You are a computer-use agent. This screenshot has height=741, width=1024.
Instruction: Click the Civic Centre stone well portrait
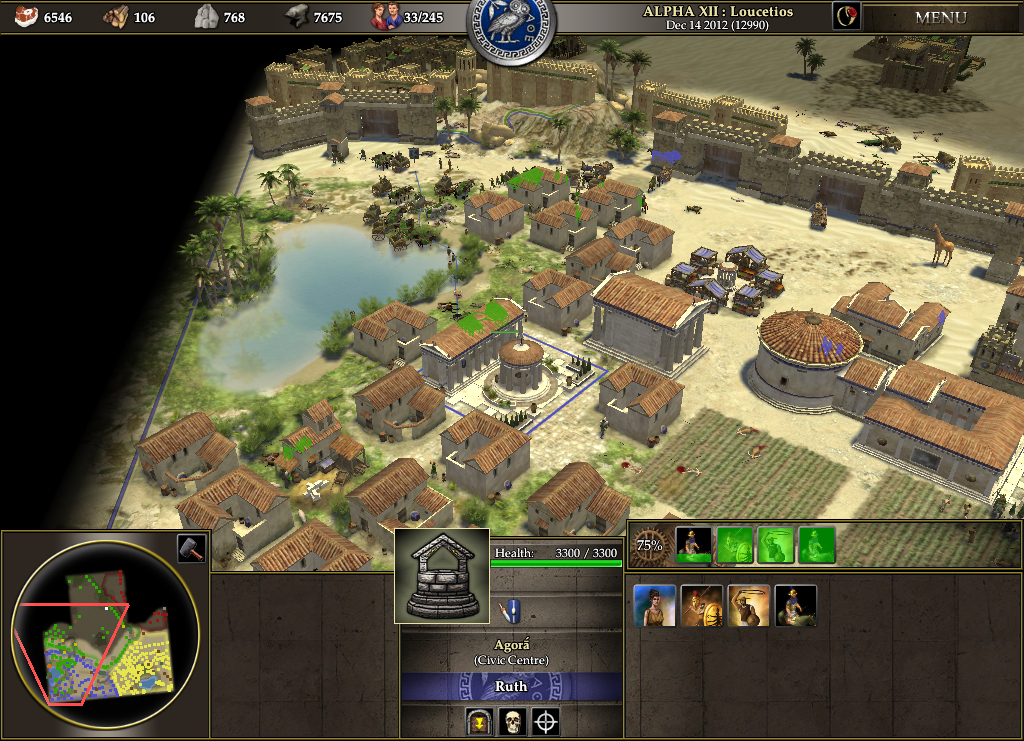tap(442, 576)
